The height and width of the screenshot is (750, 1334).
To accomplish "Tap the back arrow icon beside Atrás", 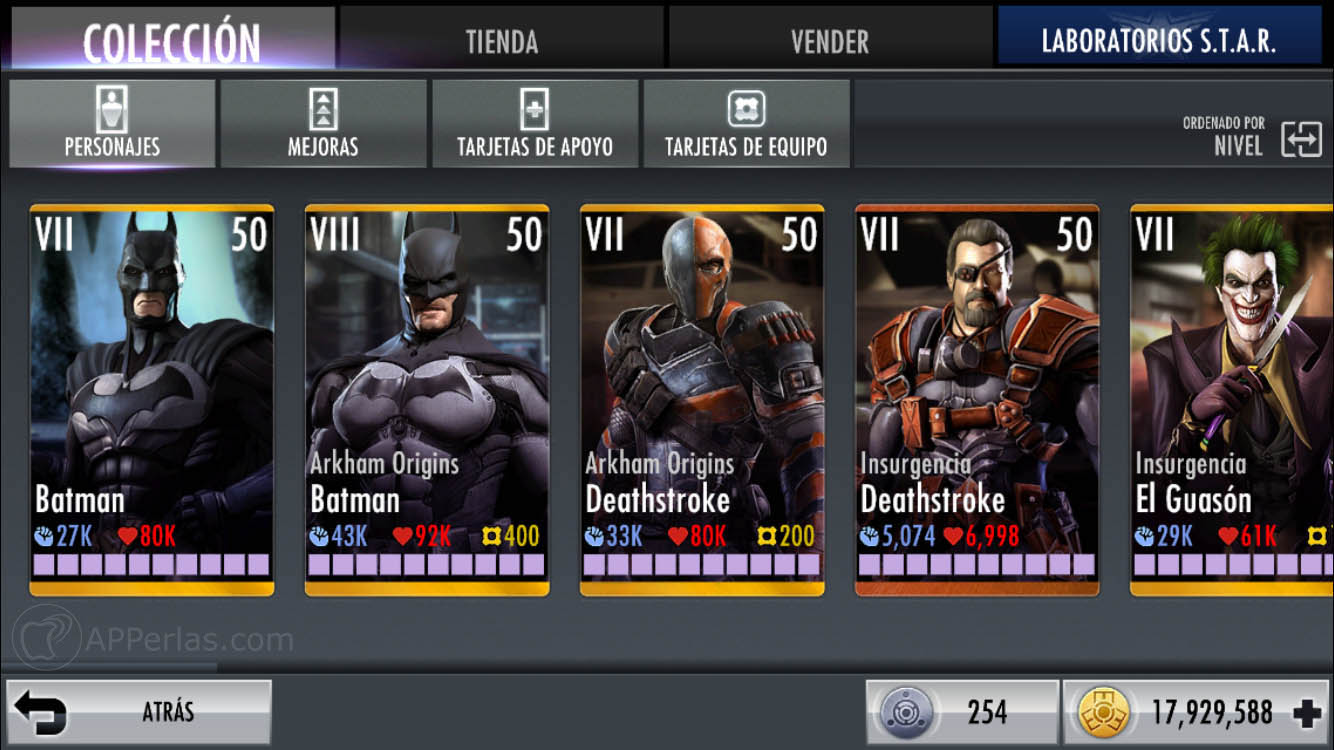I will click(x=40, y=711).
